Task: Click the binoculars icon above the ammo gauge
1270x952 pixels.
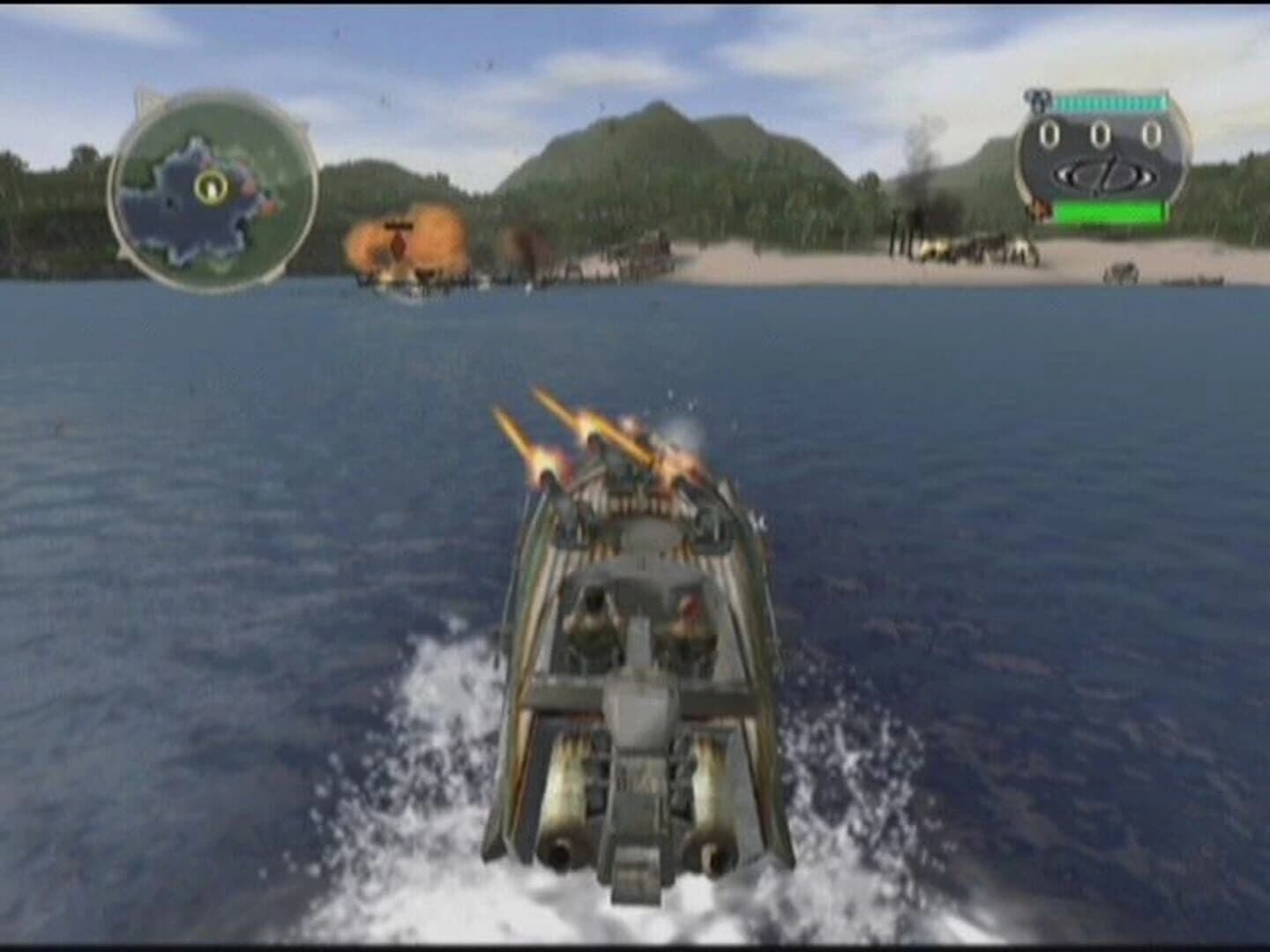Action: coord(1037,100)
